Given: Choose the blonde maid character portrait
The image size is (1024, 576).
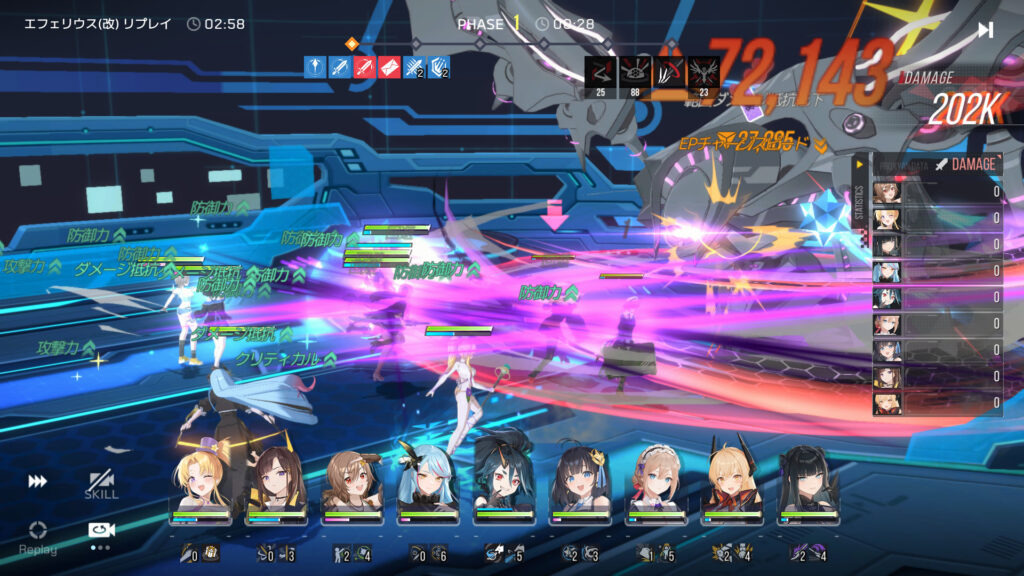Looking at the screenshot, I should point(656,484).
